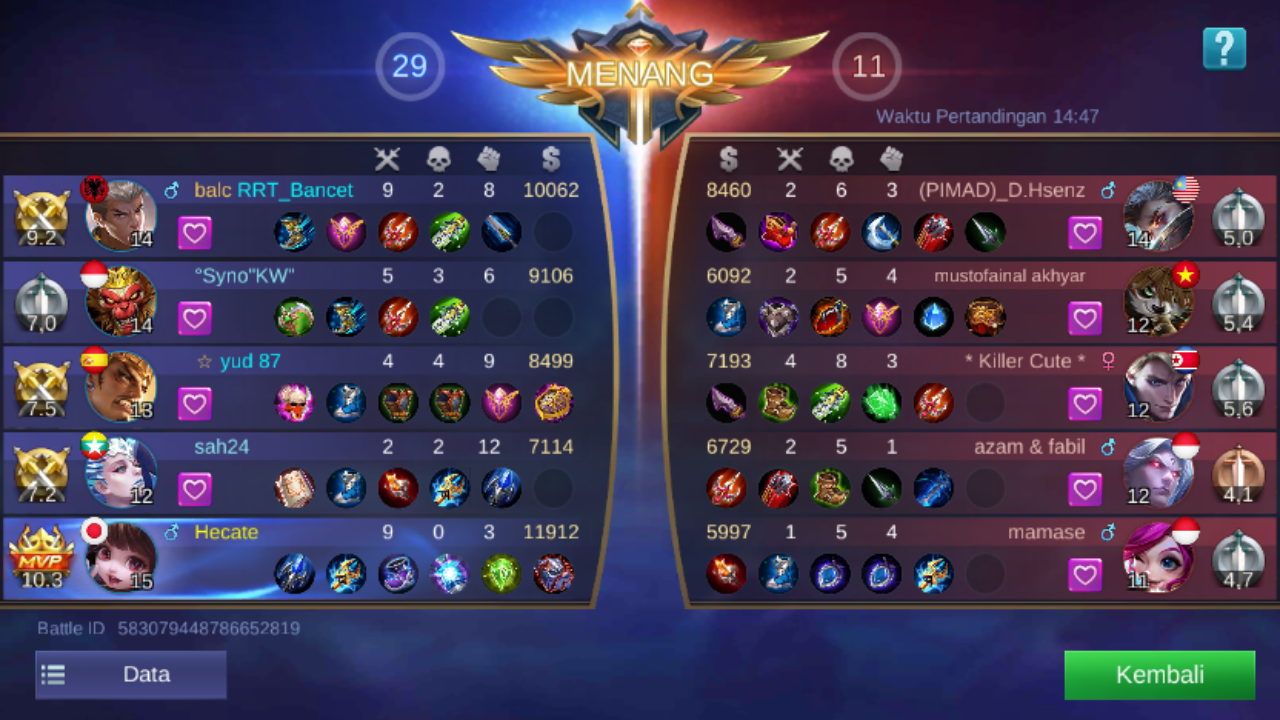The image size is (1280, 720).
Task: Click the MVP crown badge on Hecate
Action: 40,550
